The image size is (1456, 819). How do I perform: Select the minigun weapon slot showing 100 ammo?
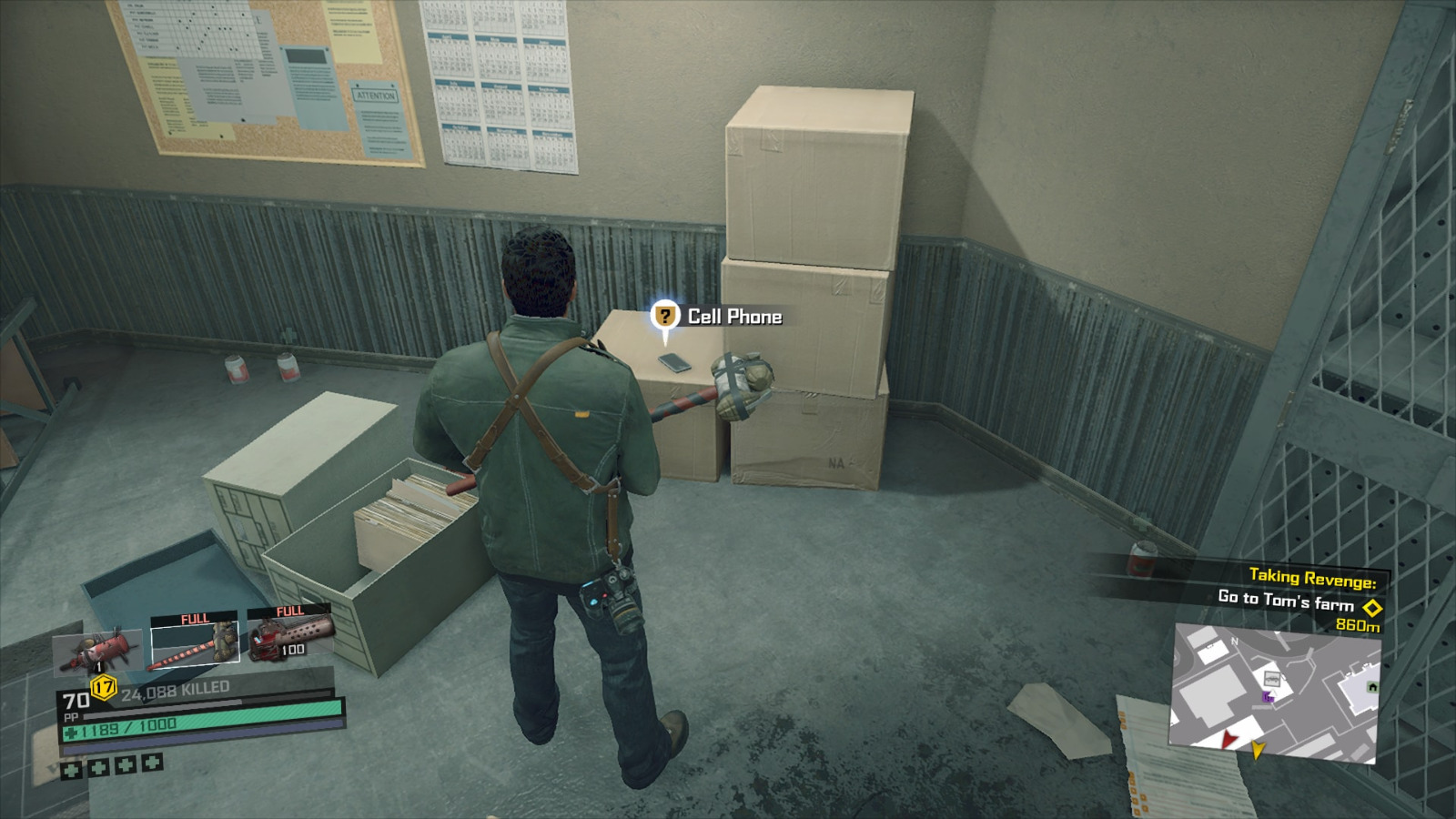[x=292, y=641]
